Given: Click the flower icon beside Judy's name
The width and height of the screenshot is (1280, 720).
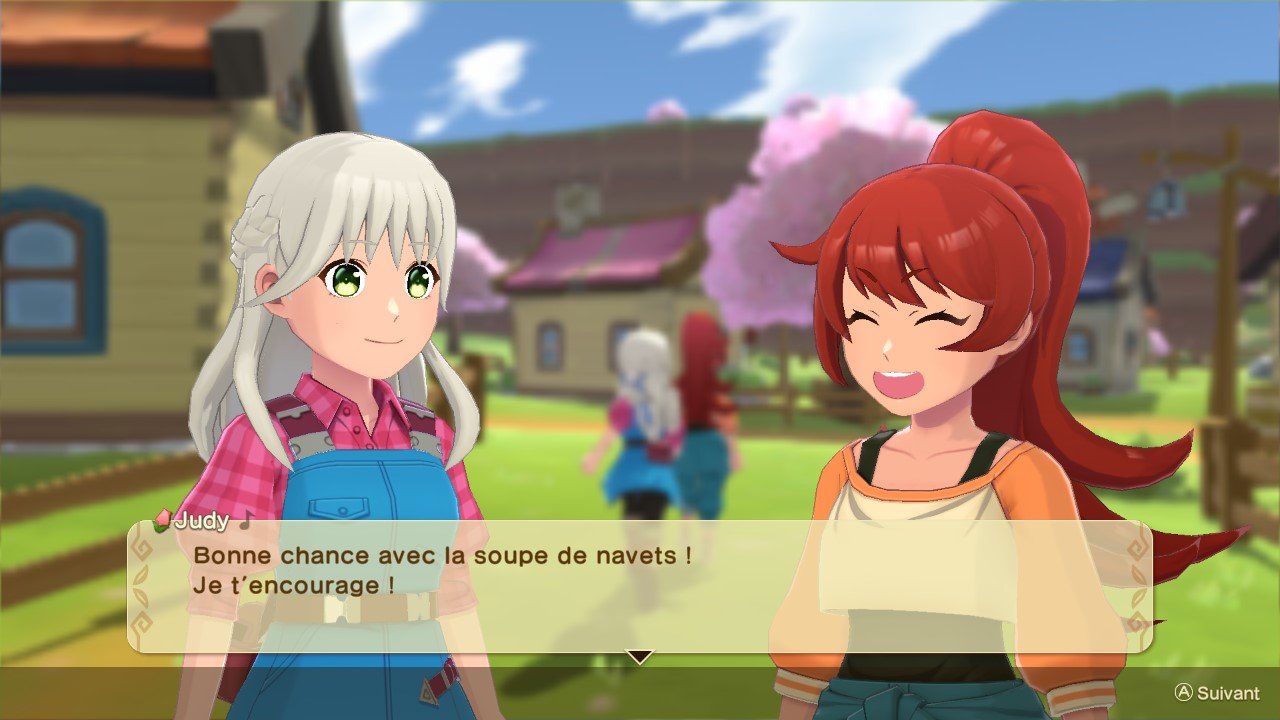Looking at the screenshot, I should click(163, 520).
